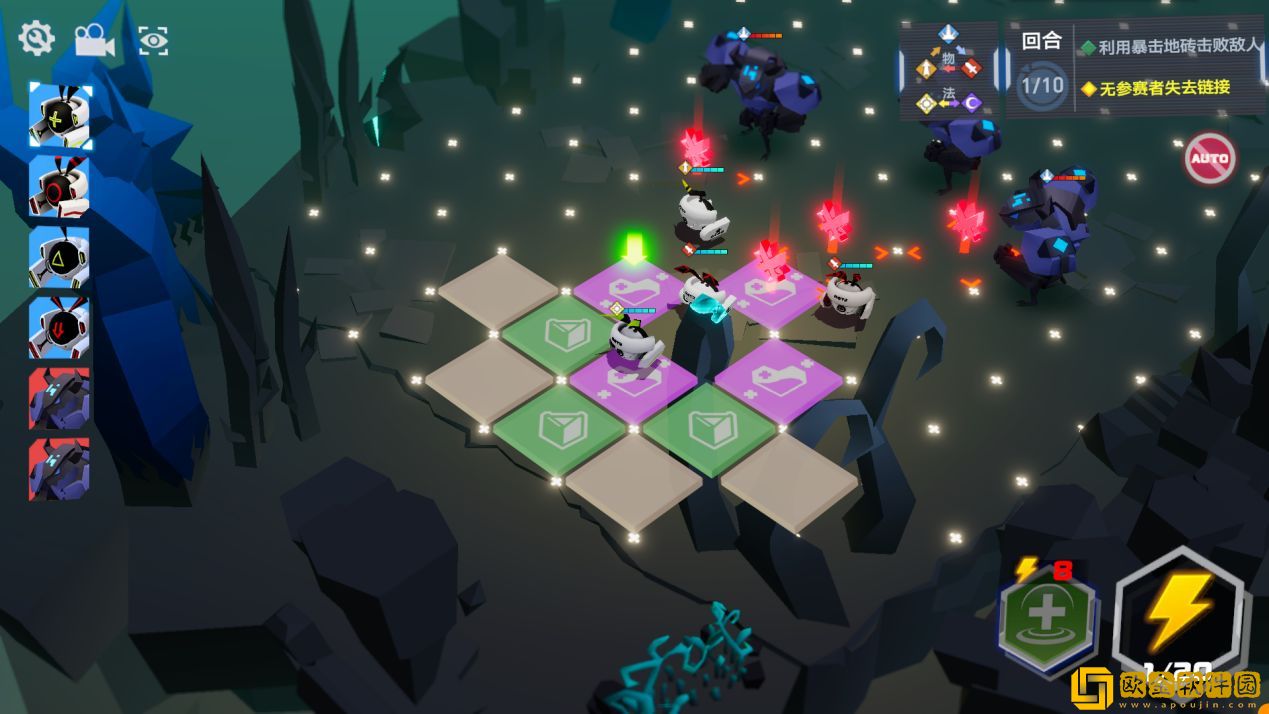Open the settings gear menu
The height and width of the screenshot is (714, 1269).
36,39
